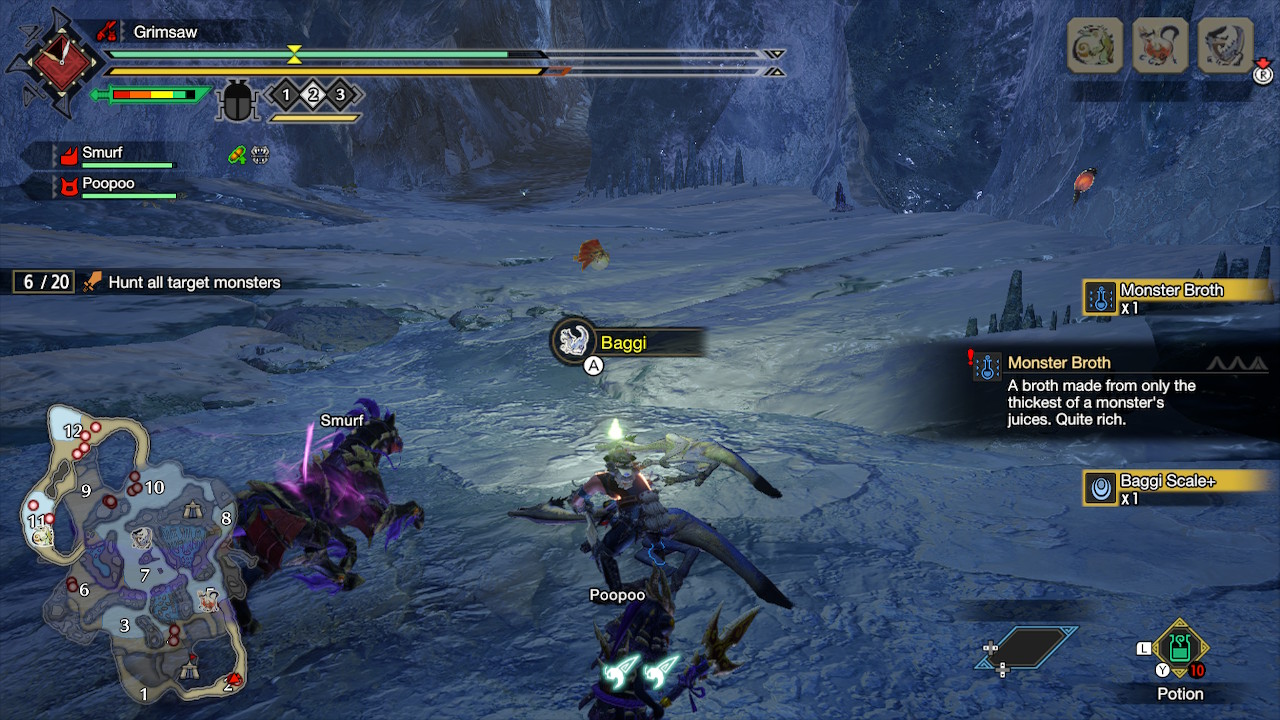The width and height of the screenshot is (1280, 720).
Task: Click the Monster Broth pickup notification
Action: pos(1166,297)
